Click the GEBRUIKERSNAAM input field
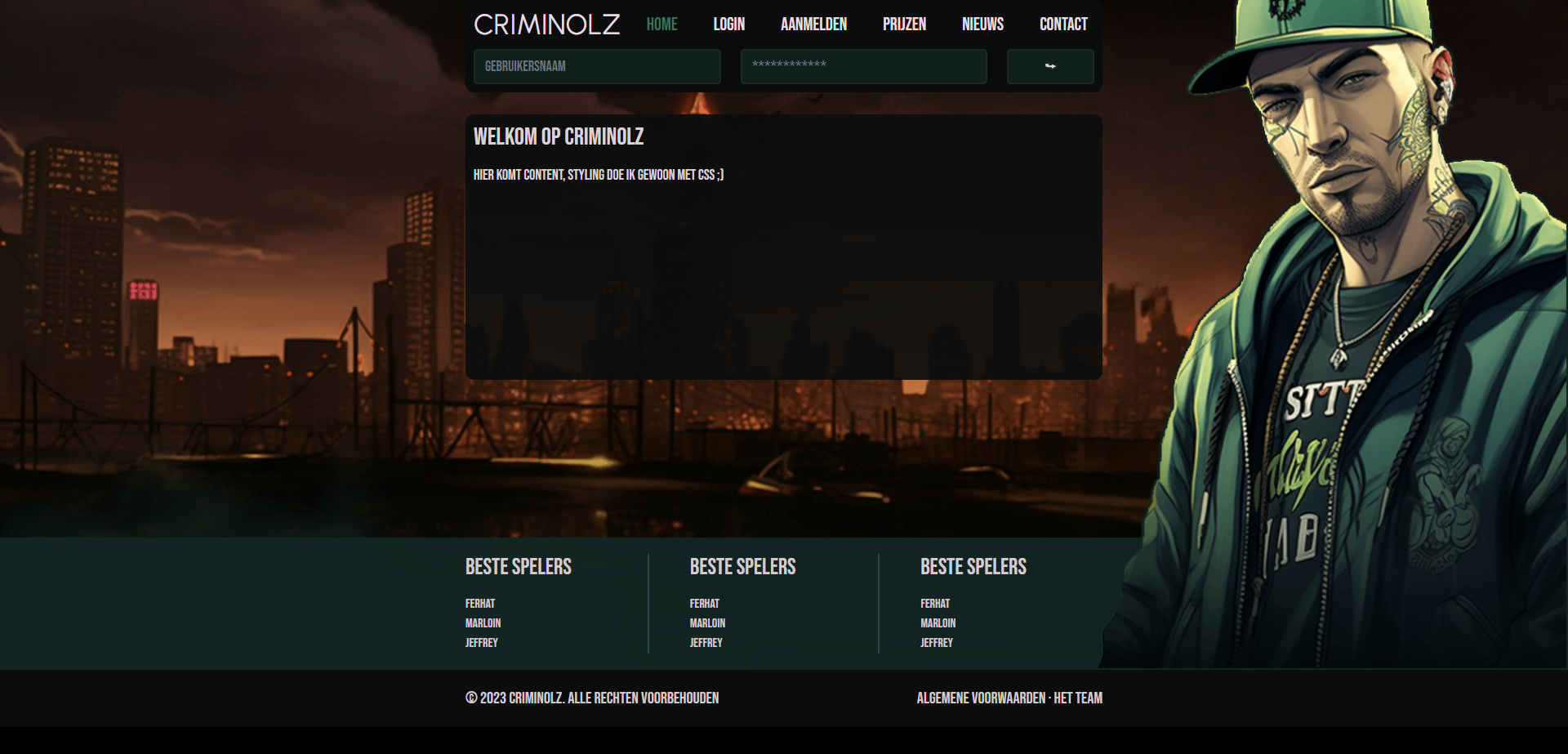Viewport: 1568px width, 754px height. coord(597,66)
